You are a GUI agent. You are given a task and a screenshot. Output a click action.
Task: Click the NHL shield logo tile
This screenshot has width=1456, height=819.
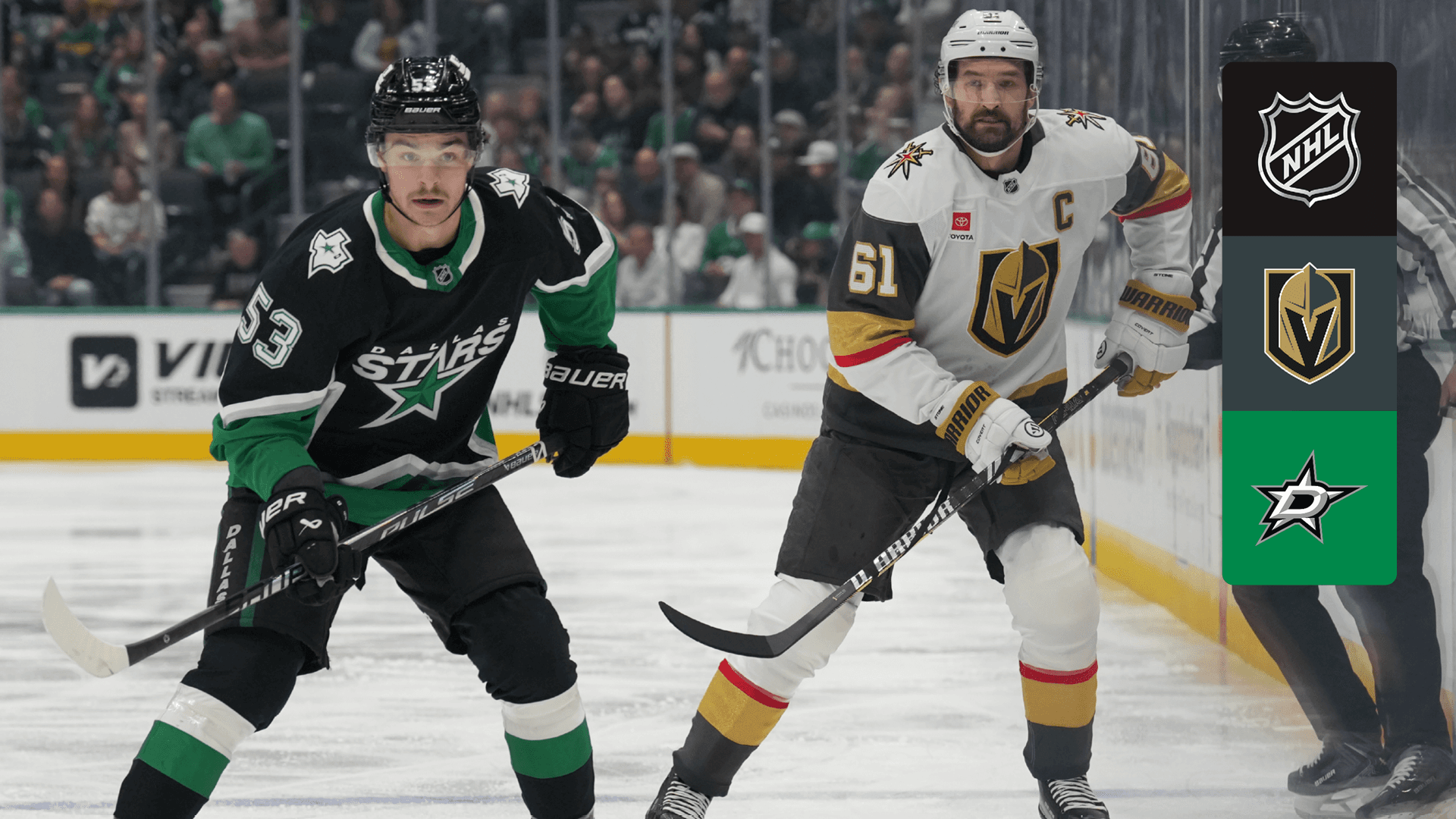point(1309,149)
